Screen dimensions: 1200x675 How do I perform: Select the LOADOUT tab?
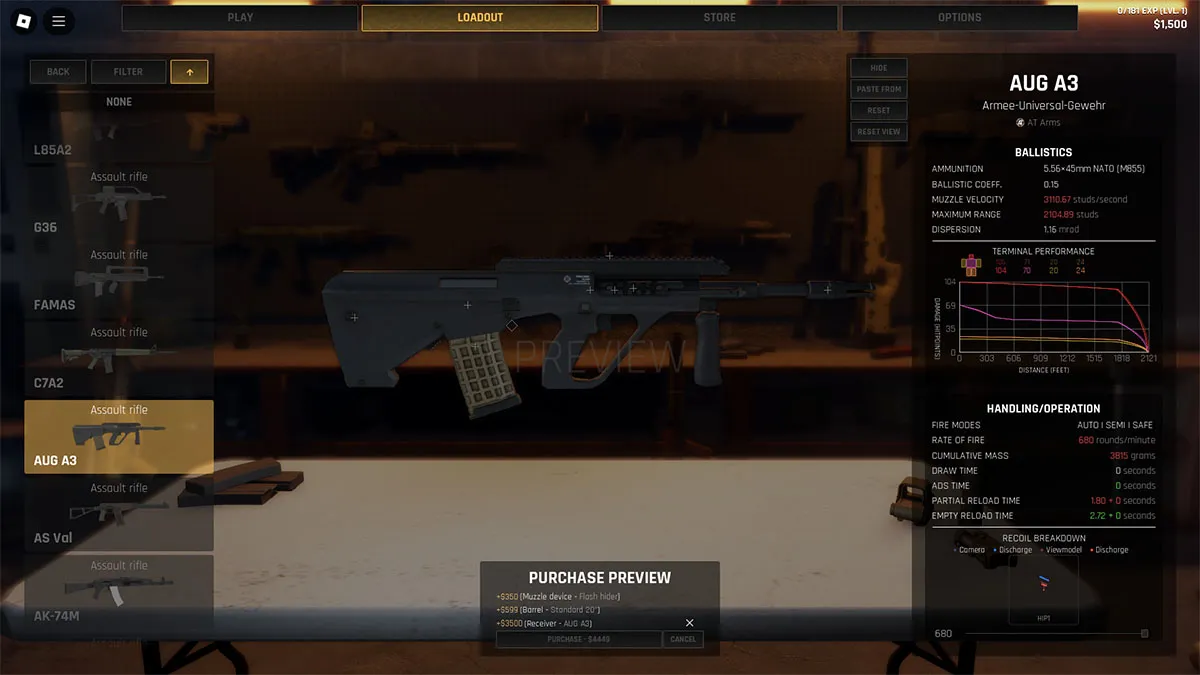coord(480,18)
